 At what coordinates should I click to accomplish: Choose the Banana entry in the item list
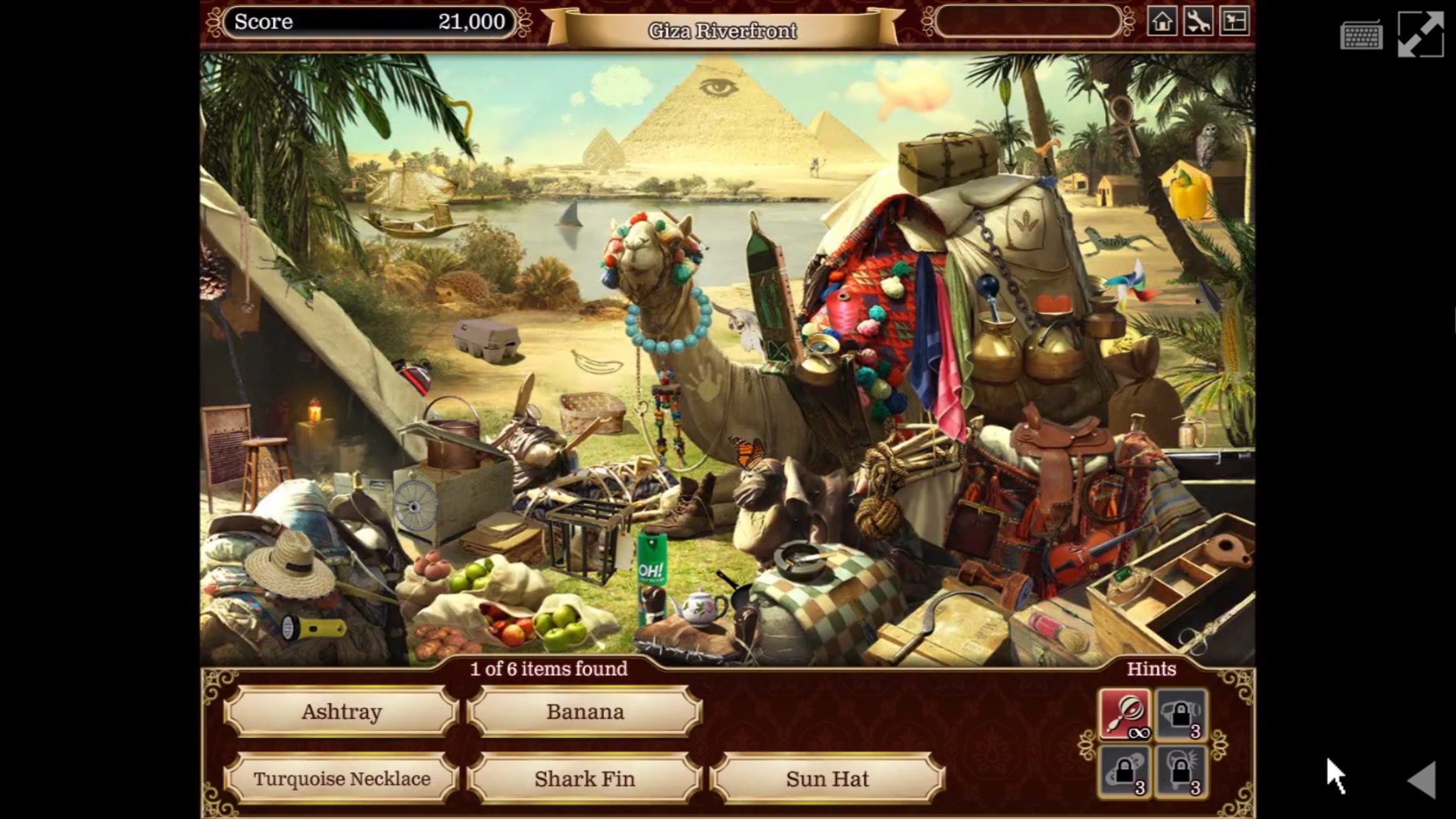click(585, 712)
